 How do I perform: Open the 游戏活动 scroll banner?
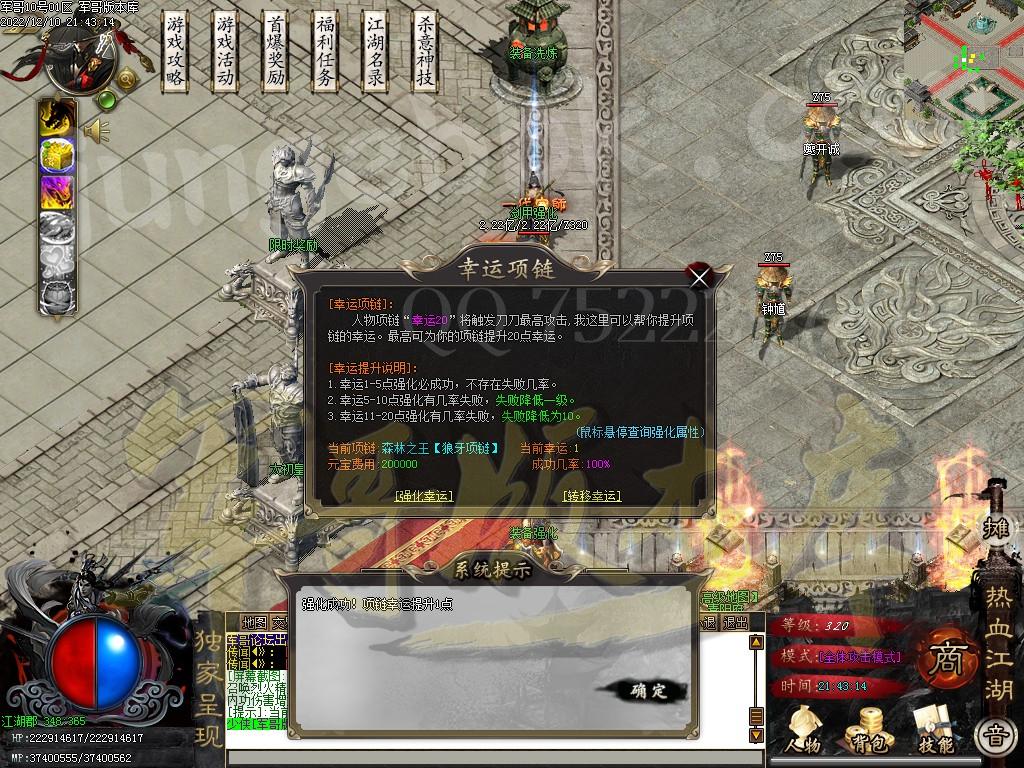(x=226, y=52)
